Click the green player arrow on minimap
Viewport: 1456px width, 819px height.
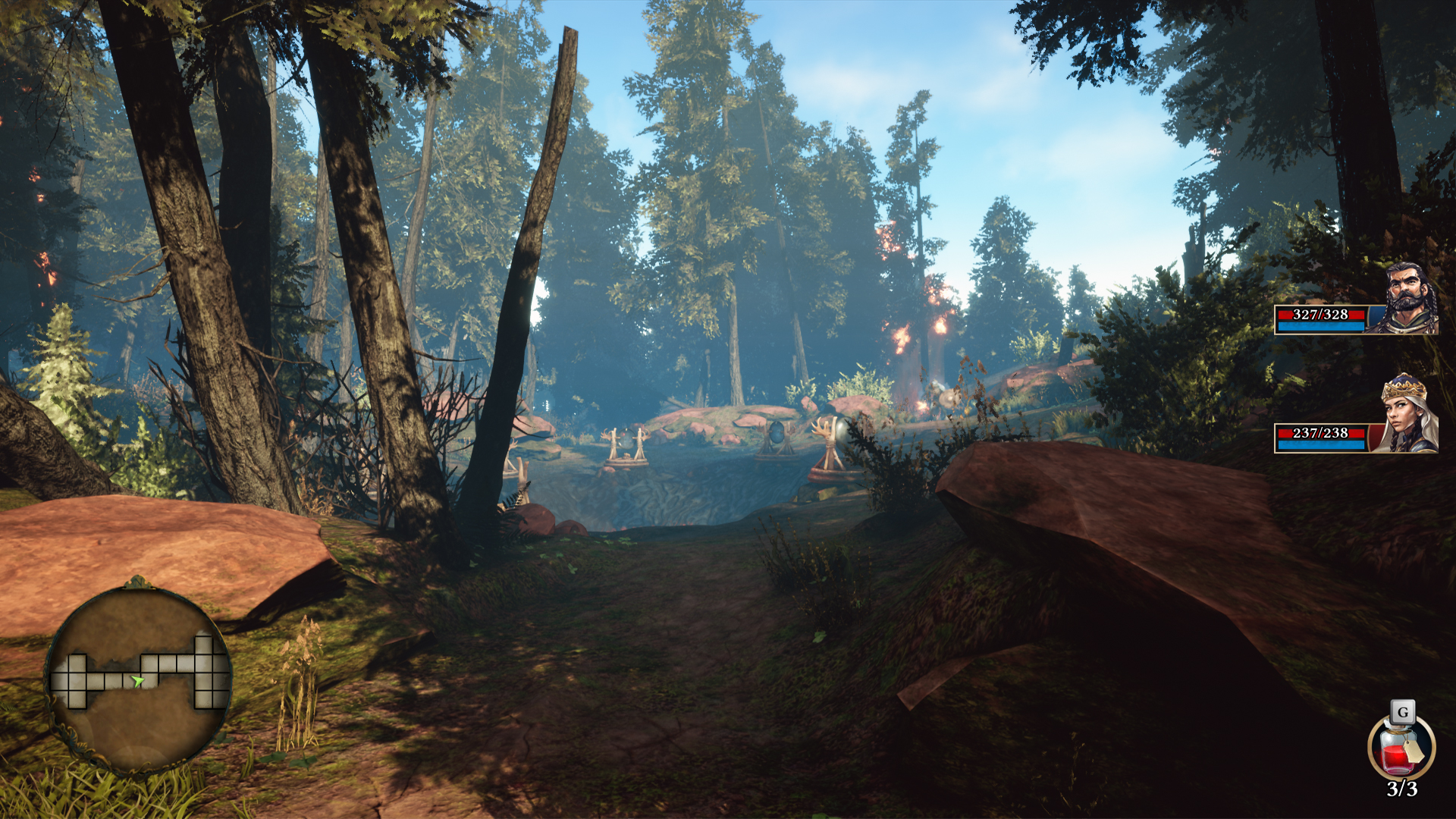coord(138,680)
